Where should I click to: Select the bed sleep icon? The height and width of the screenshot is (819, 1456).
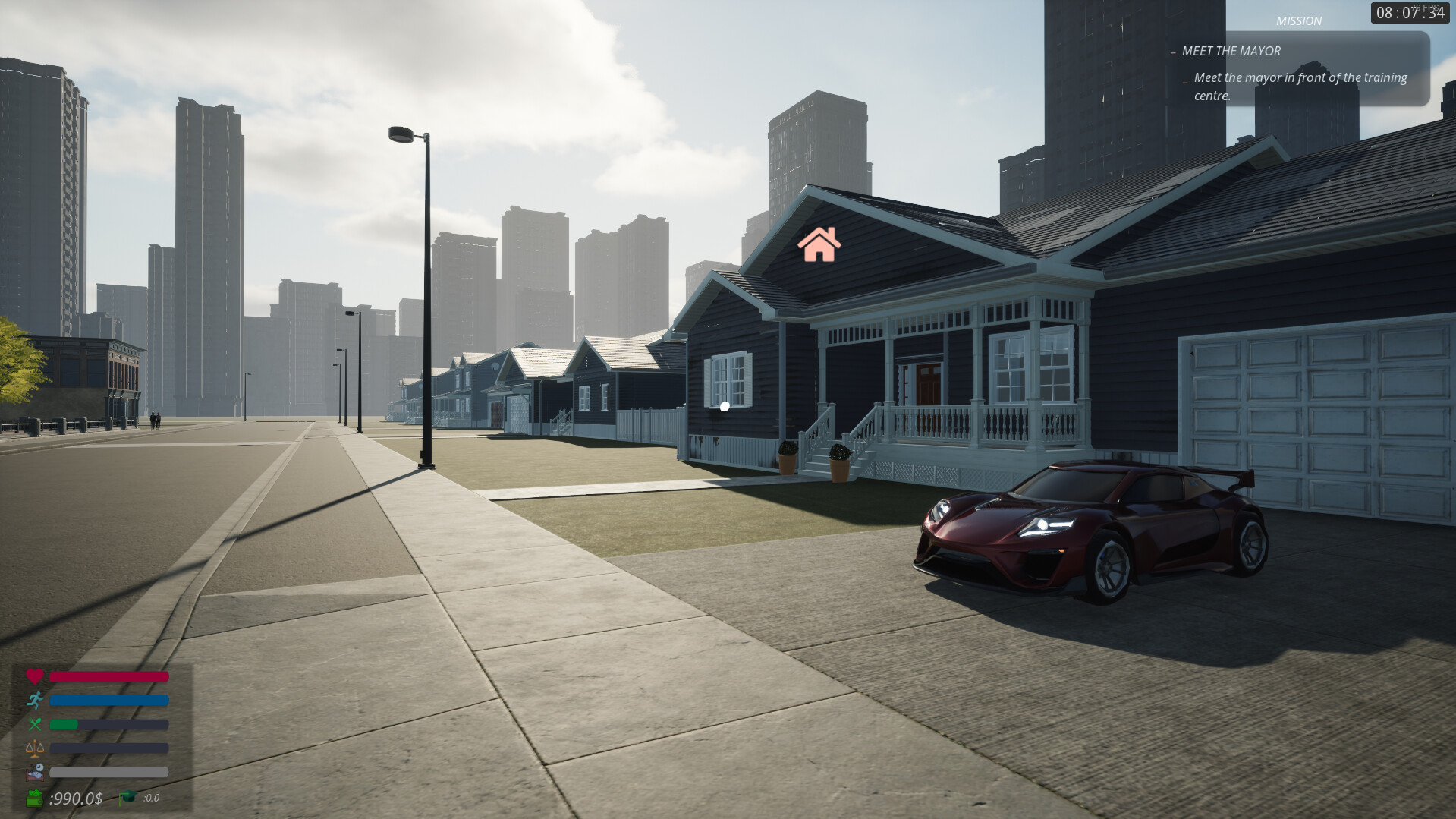[36, 771]
